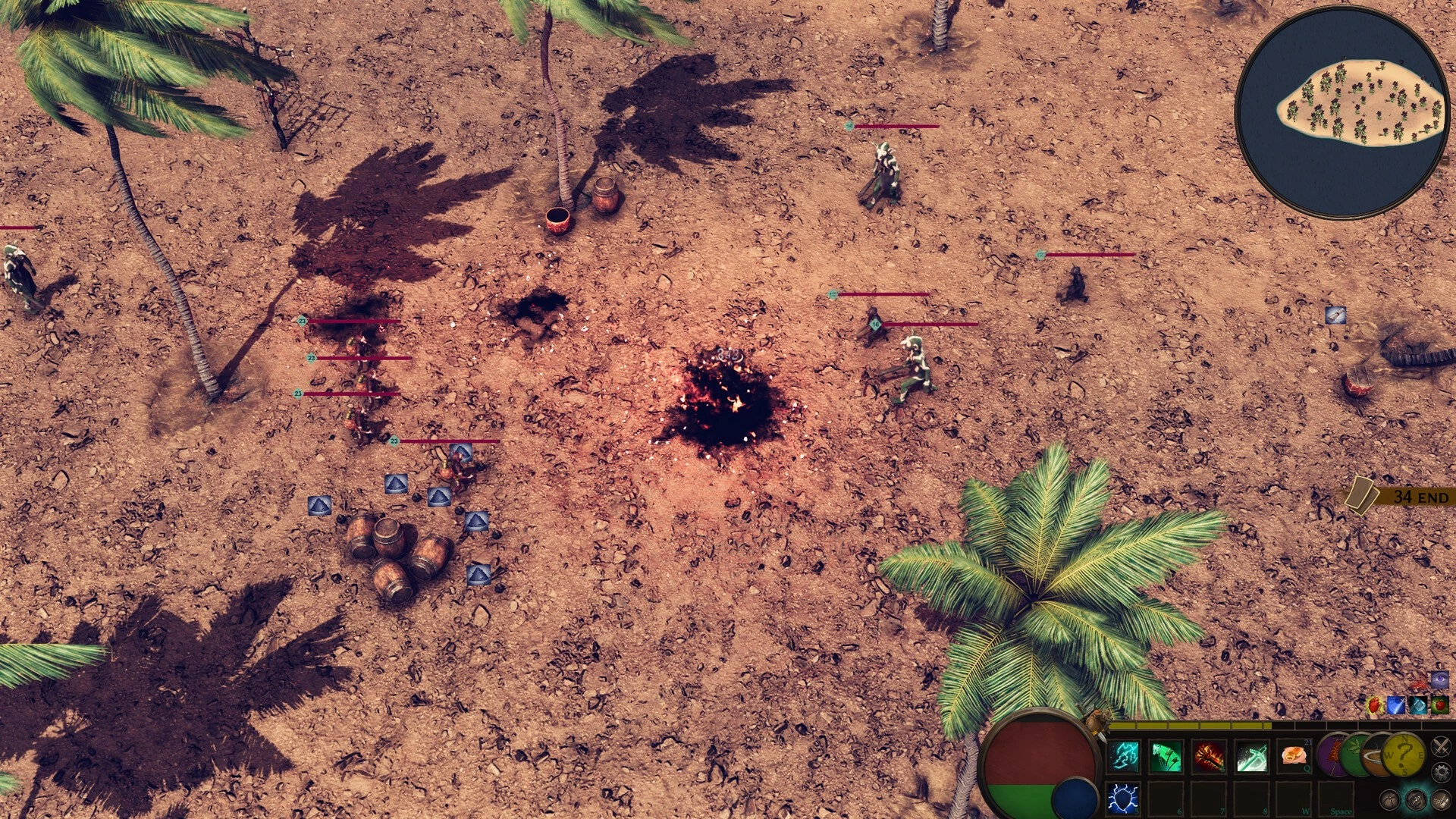Cast the flaming club skill
The image size is (1456, 819).
pyautogui.click(x=1210, y=757)
